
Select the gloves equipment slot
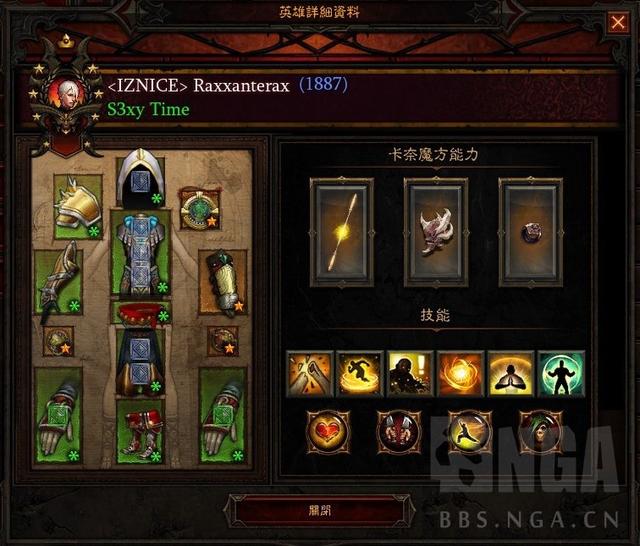(x=58, y=281)
